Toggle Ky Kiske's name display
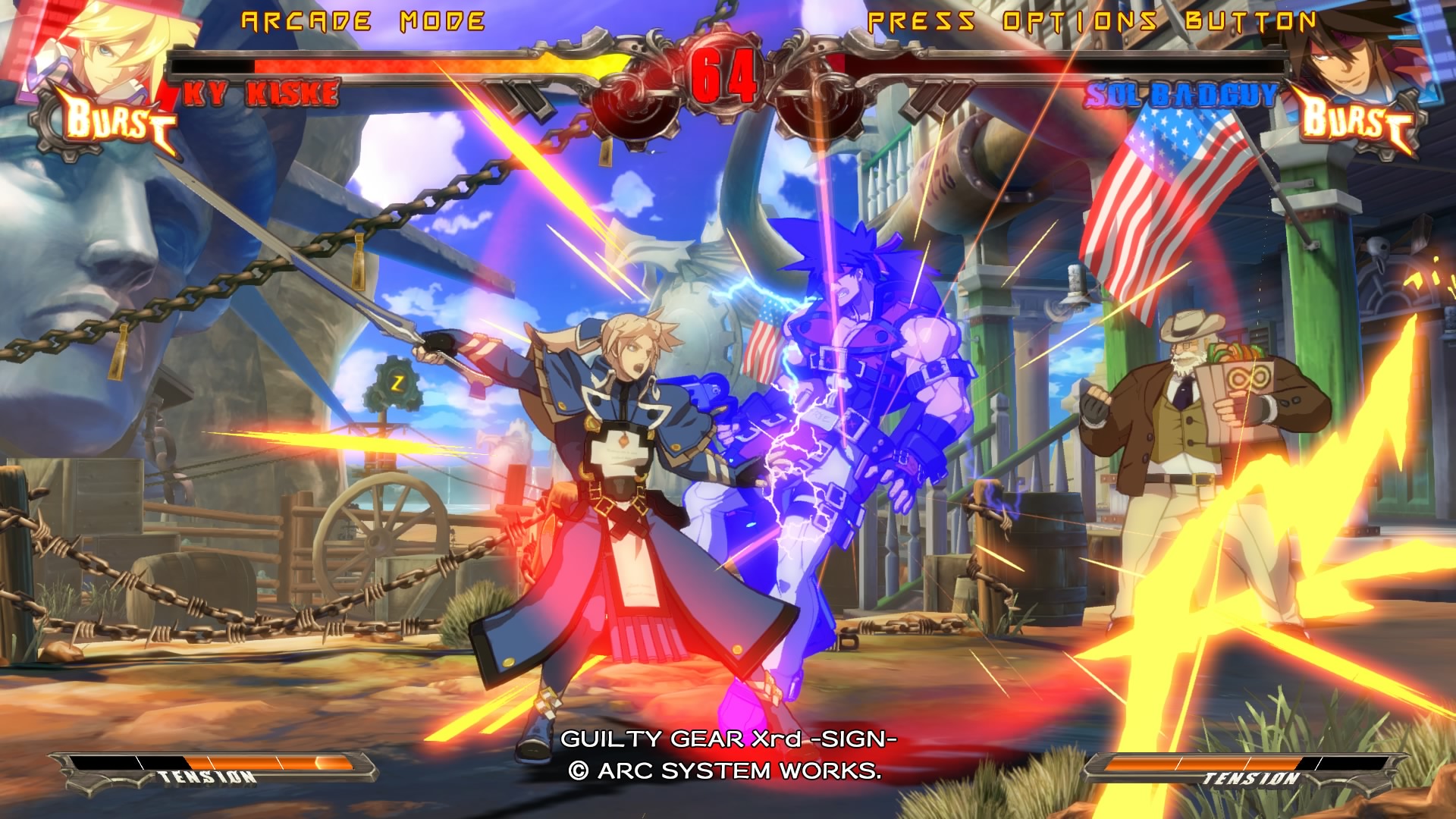Image resolution: width=1456 pixels, height=819 pixels. [x=262, y=94]
